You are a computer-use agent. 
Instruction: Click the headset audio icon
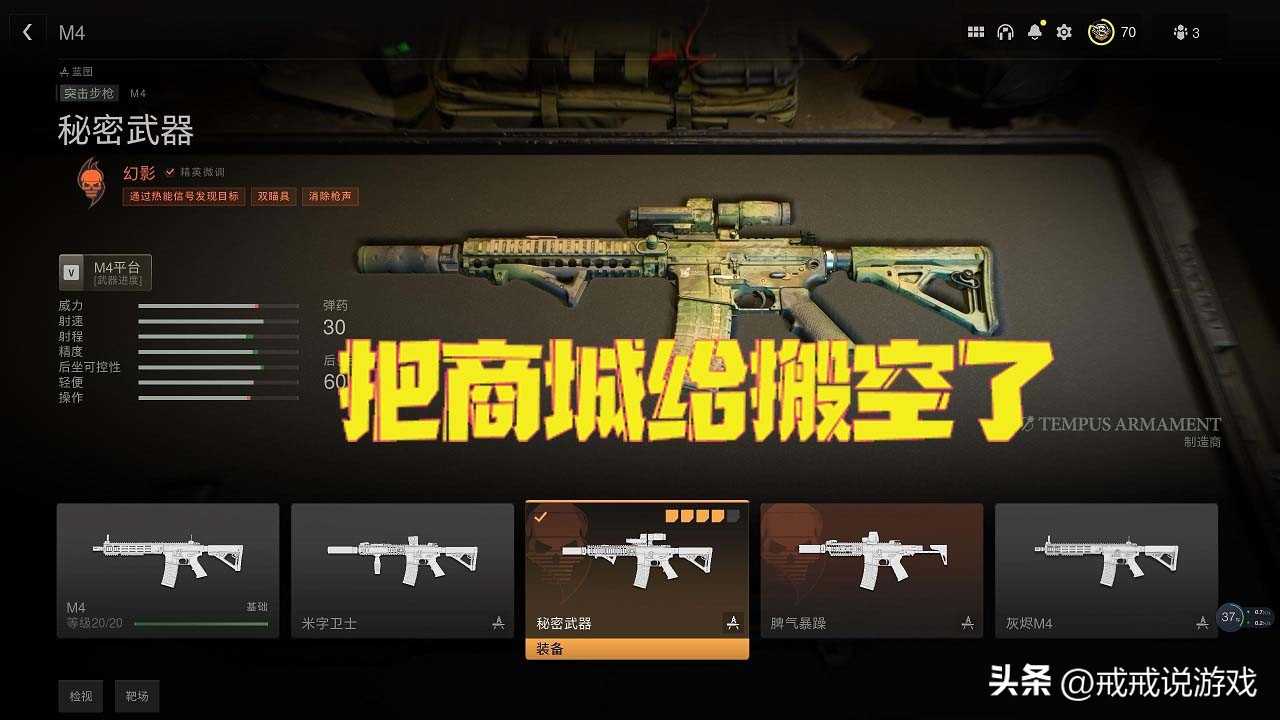[x=1006, y=32]
